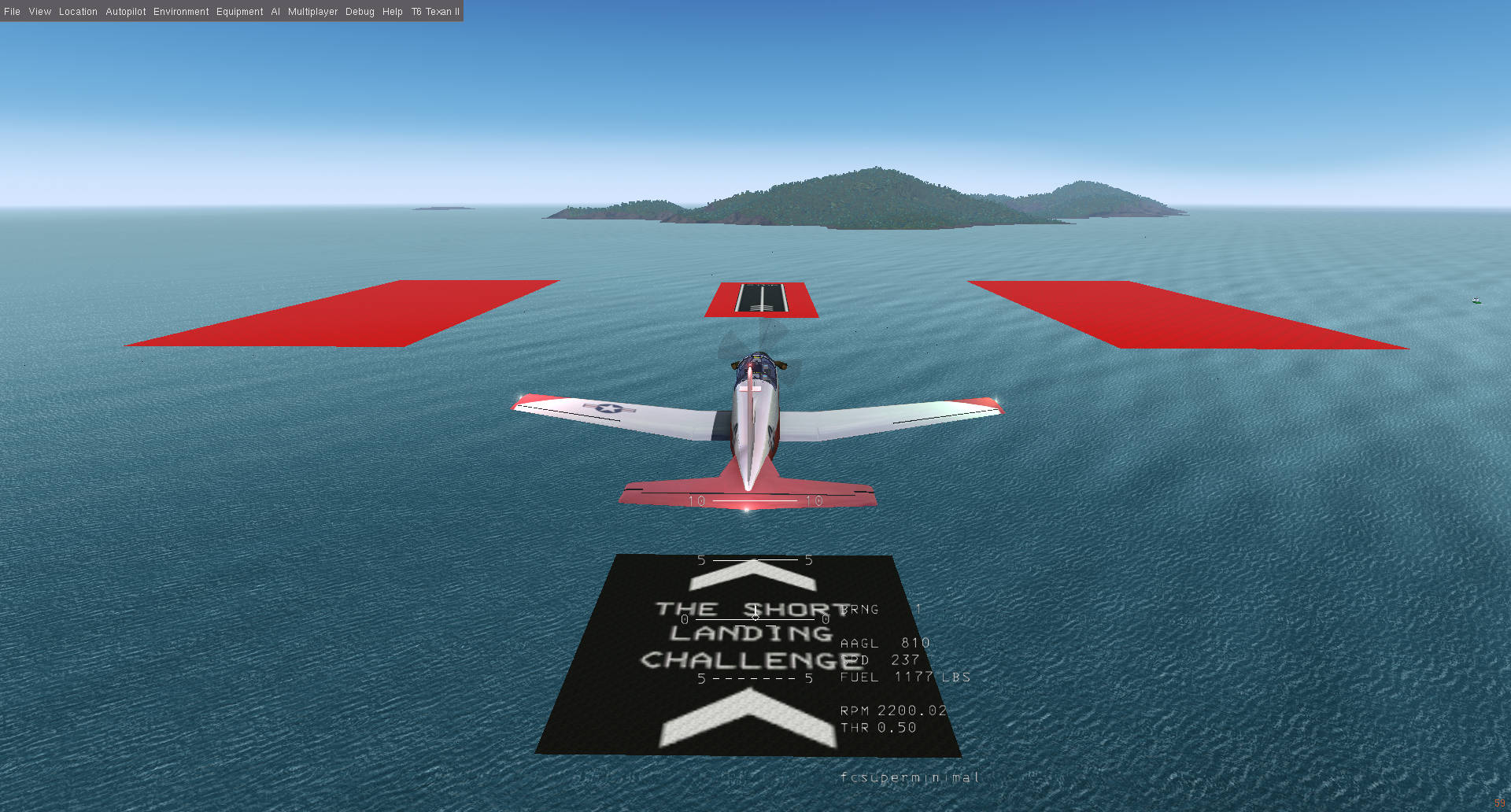Open the Help menu
Viewport: 1511px width, 812px height.
click(x=392, y=11)
